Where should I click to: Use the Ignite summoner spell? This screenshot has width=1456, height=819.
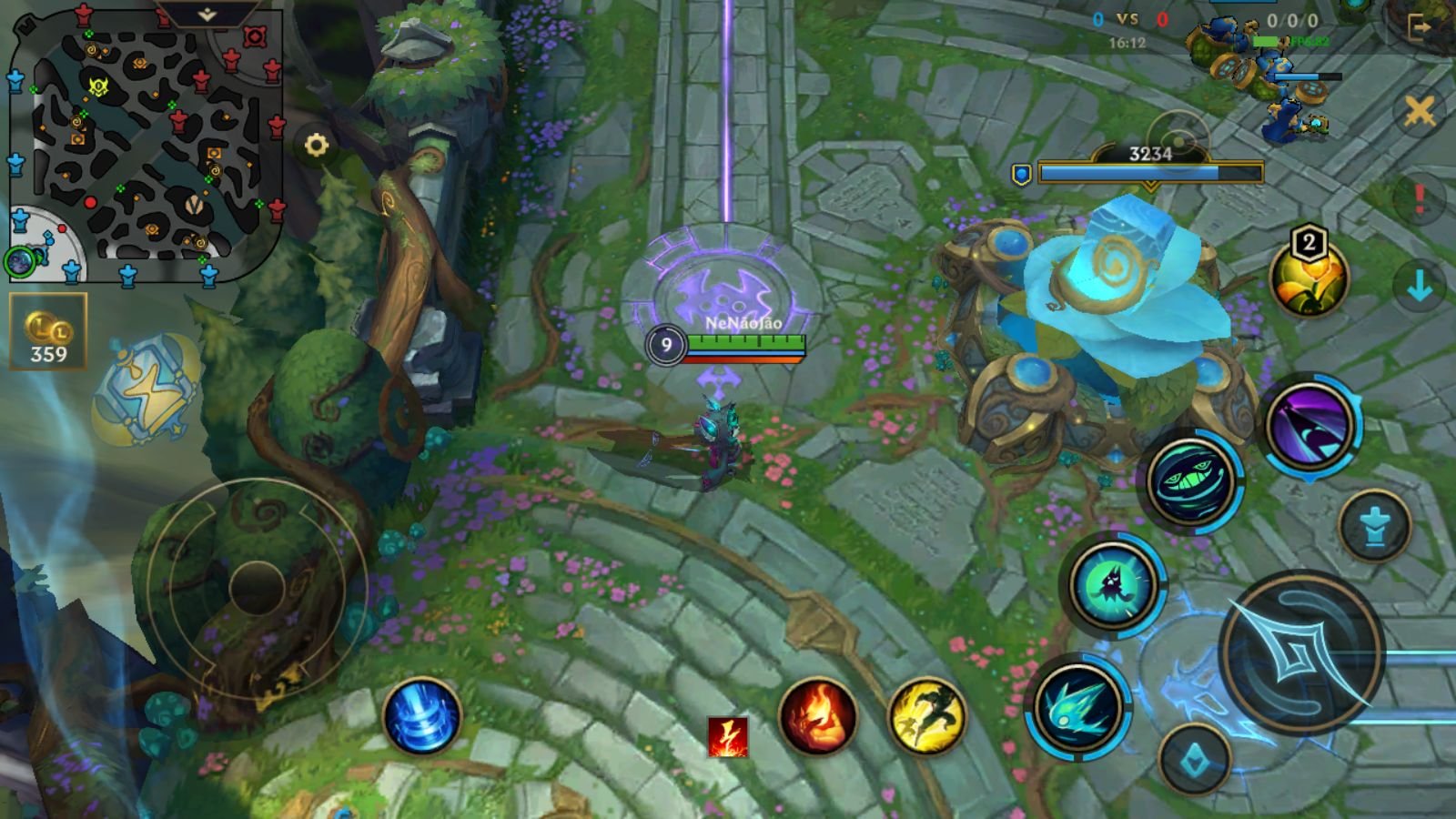tap(819, 719)
